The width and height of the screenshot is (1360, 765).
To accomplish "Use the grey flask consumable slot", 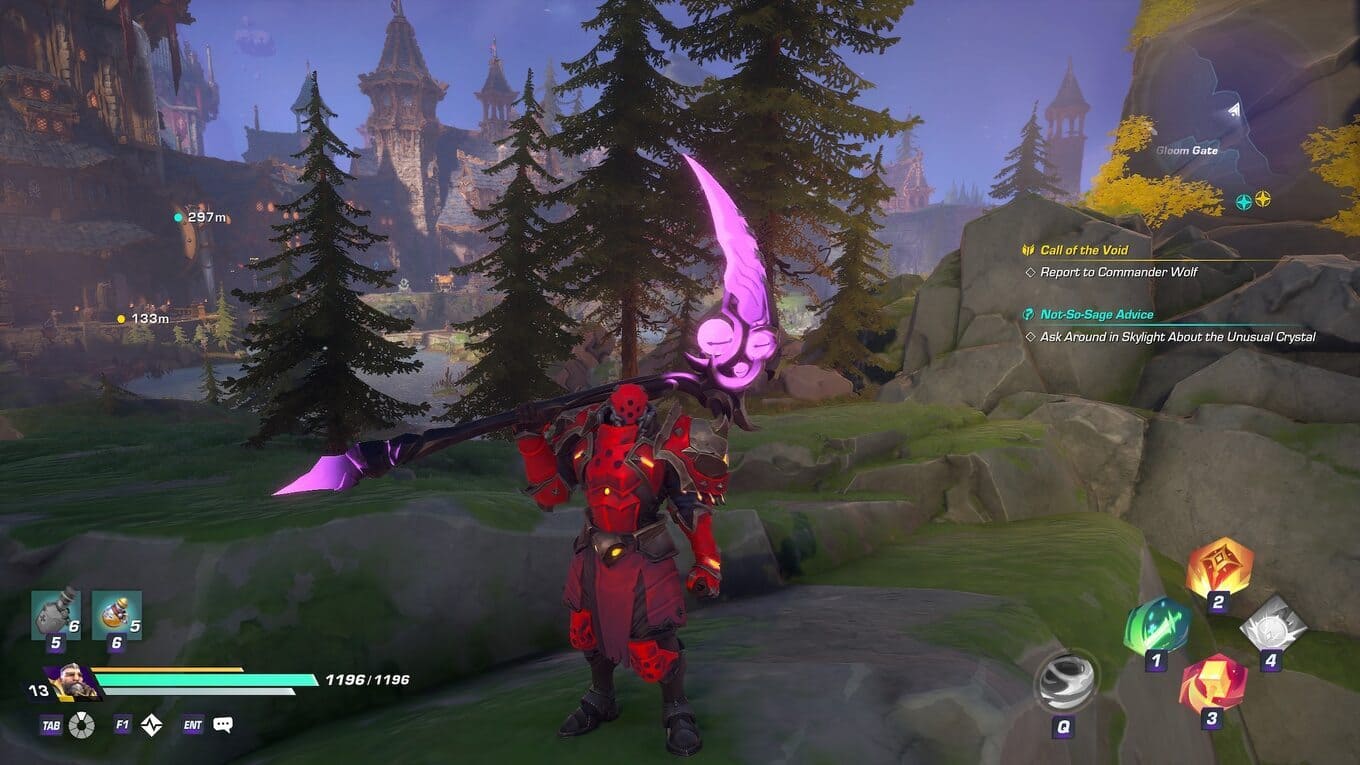I will click(x=55, y=614).
